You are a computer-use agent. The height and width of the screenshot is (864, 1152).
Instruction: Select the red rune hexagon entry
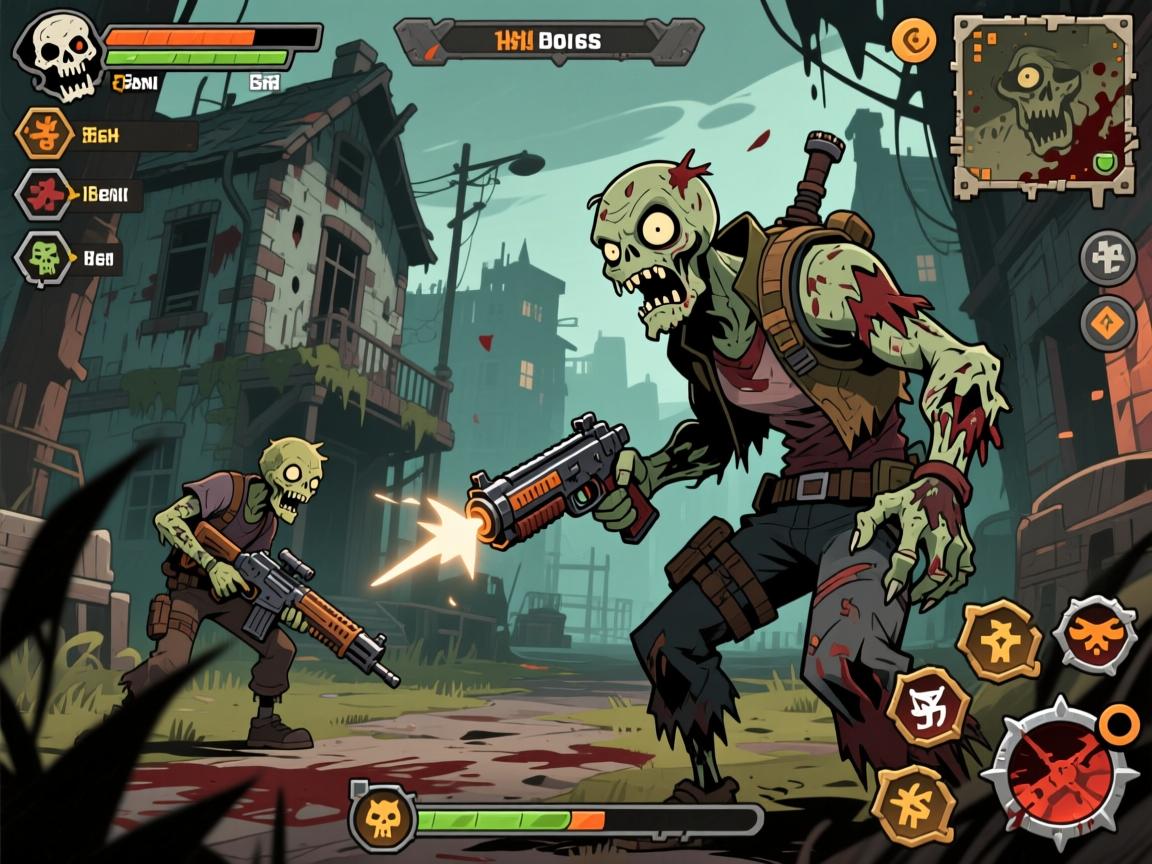pos(45,194)
